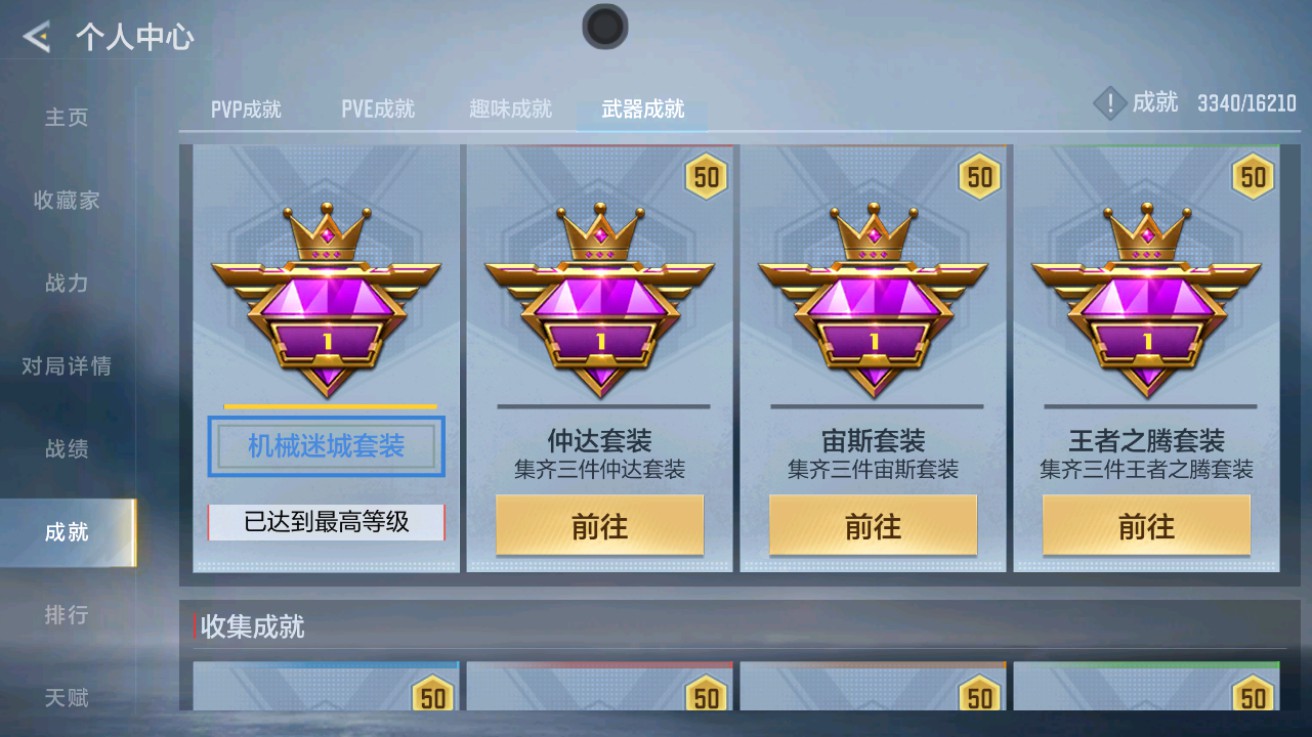Tap the achievement alert icon beside 成就 counter

[1108, 102]
